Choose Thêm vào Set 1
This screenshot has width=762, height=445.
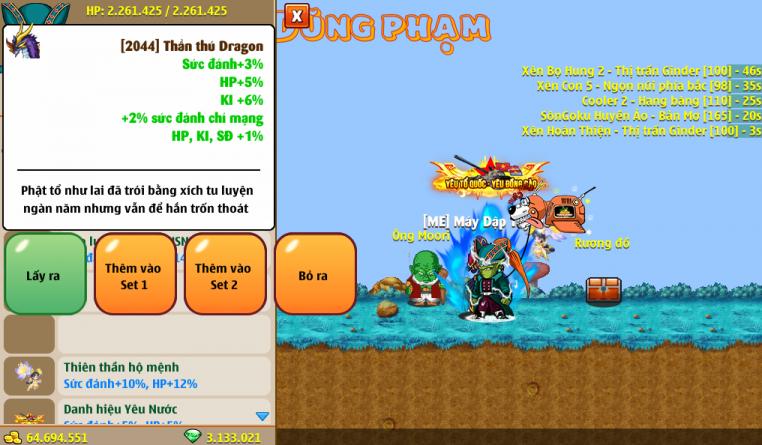pyautogui.click(x=134, y=275)
